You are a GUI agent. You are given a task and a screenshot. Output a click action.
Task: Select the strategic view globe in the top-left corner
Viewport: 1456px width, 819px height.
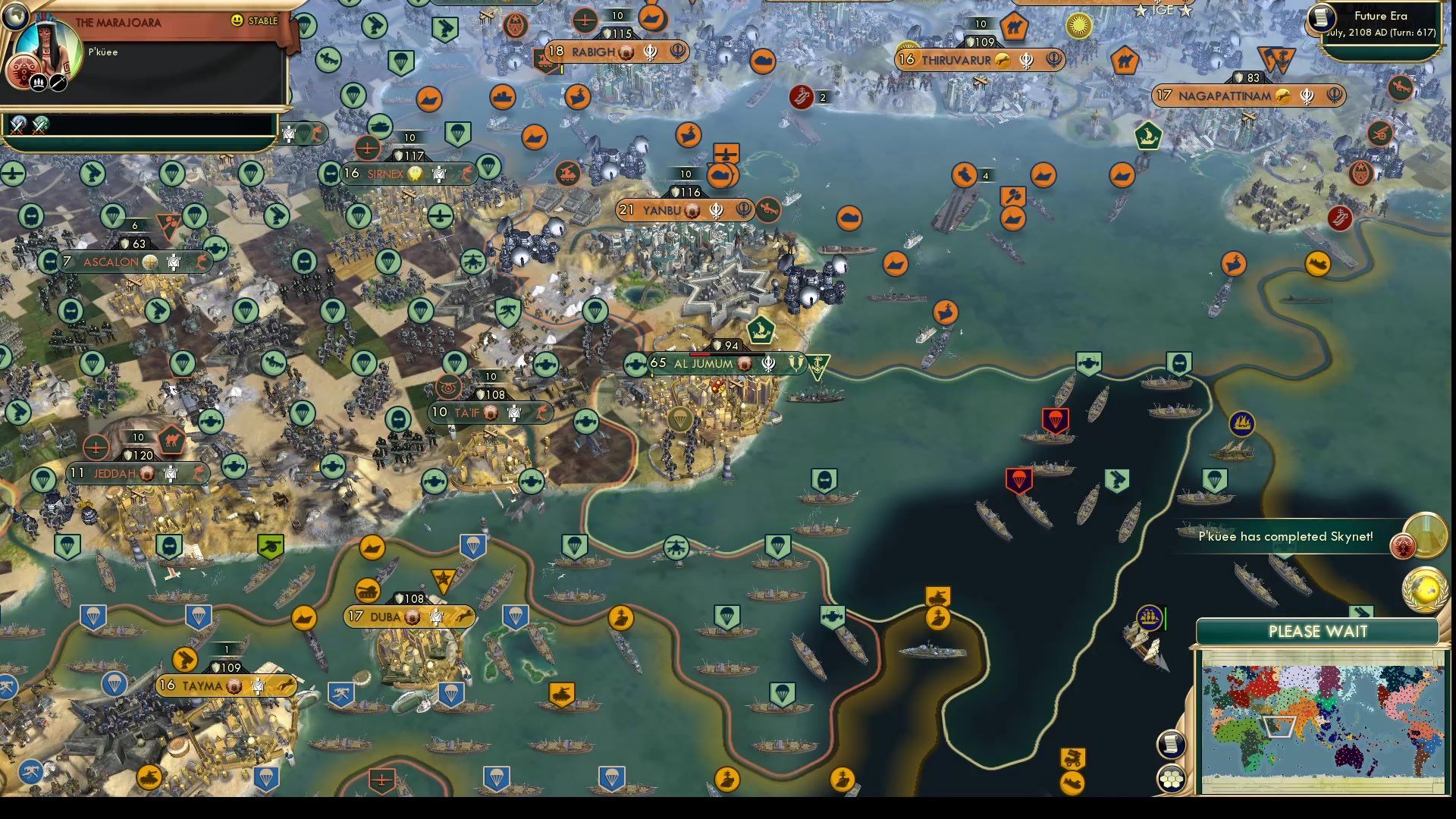[x=14, y=15]
